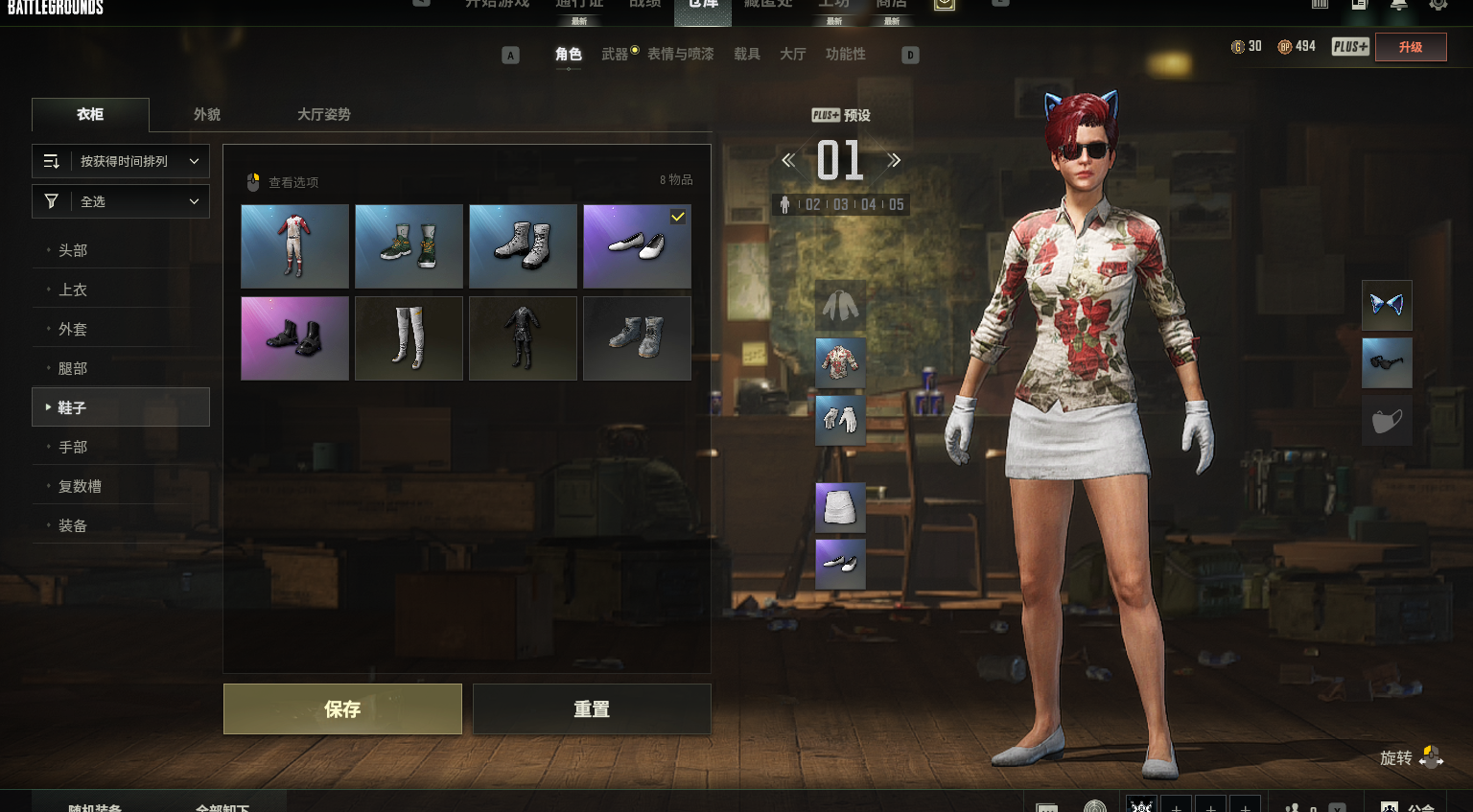
Task: Go to the next preset arrow
Action: 894,160
